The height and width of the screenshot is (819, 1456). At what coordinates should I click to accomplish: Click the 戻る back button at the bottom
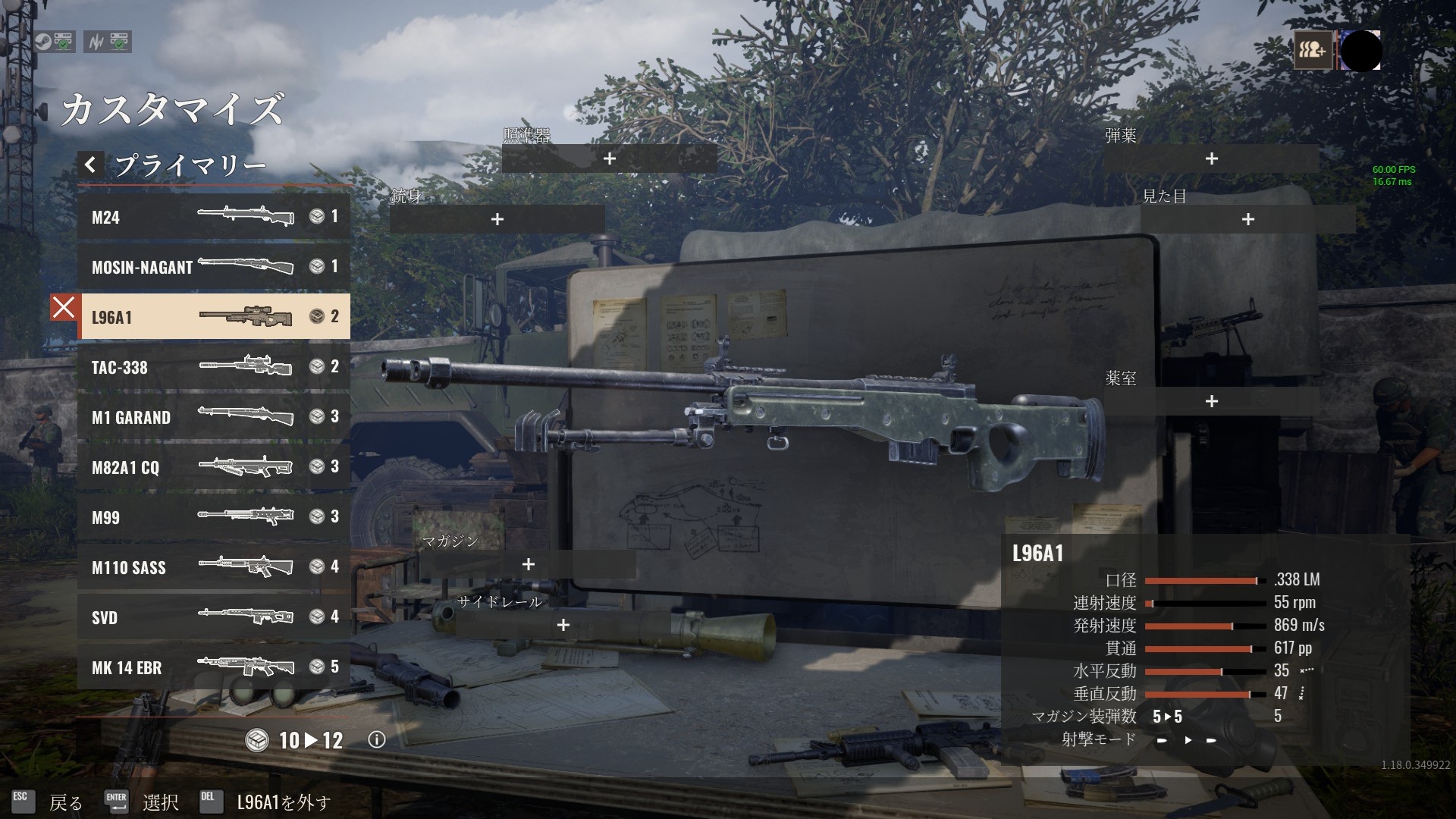coord(67,800)
